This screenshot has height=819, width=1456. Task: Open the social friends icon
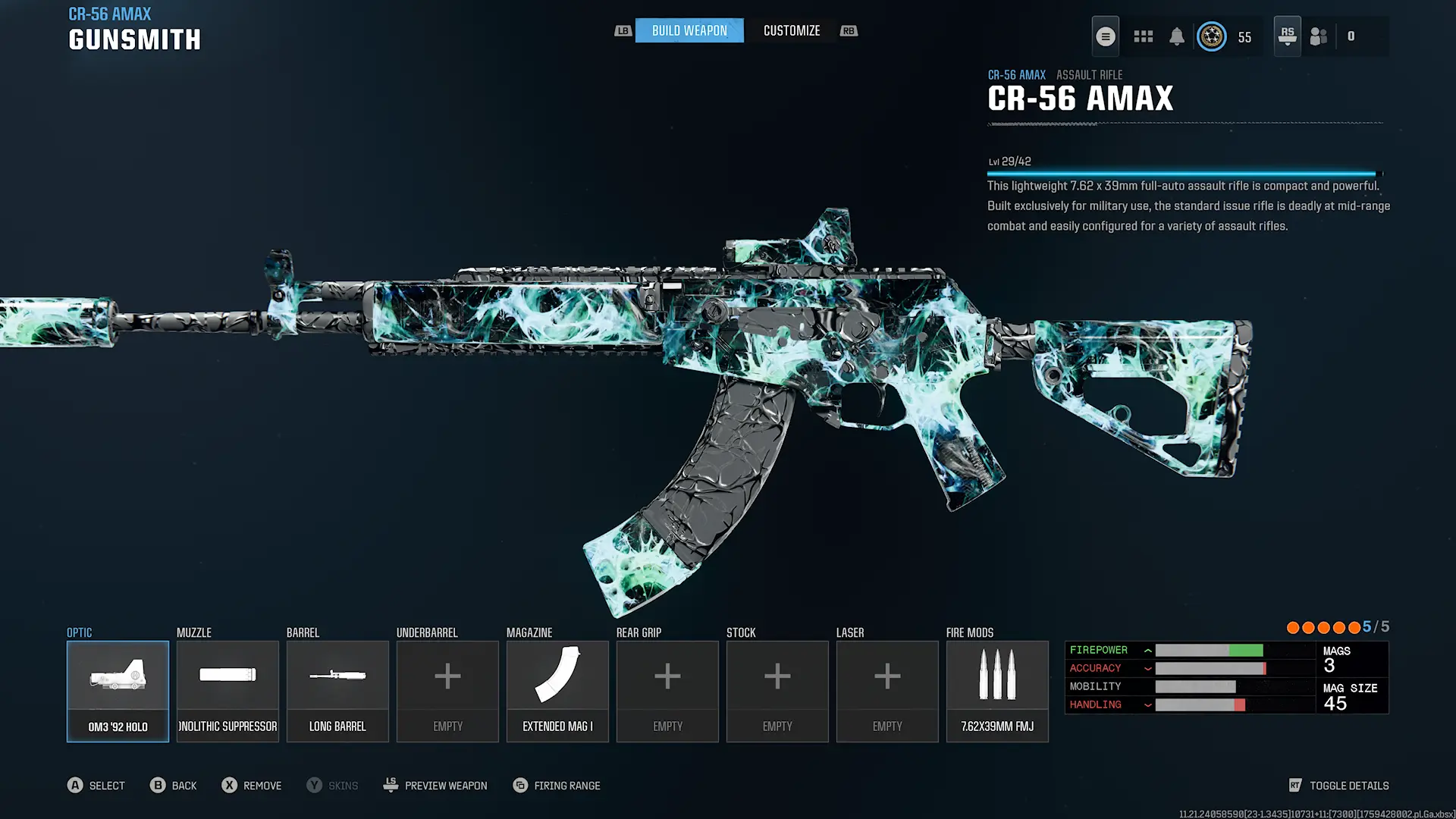pos(1319,36)
